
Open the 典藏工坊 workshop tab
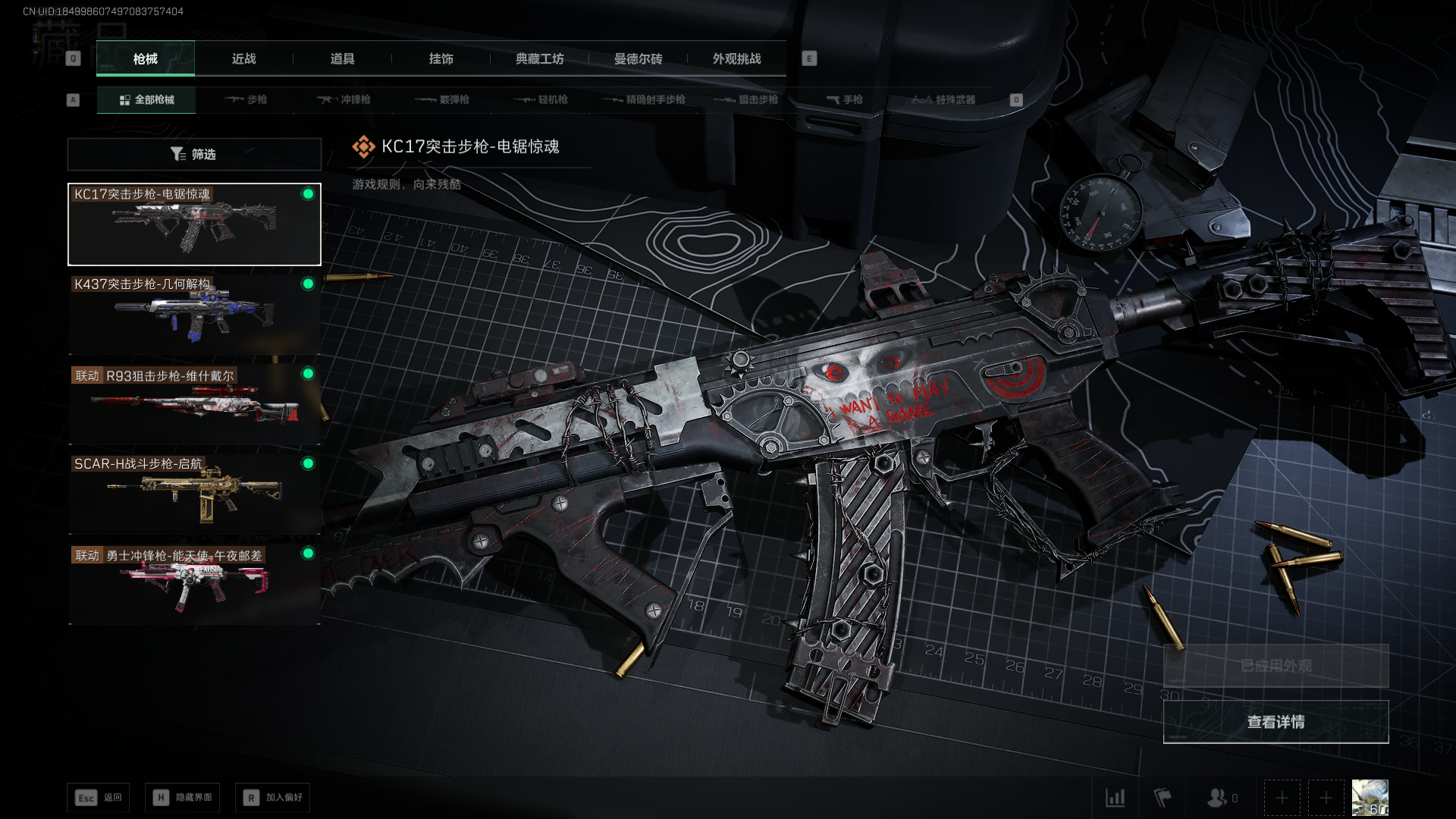click(x=539, y=58)
